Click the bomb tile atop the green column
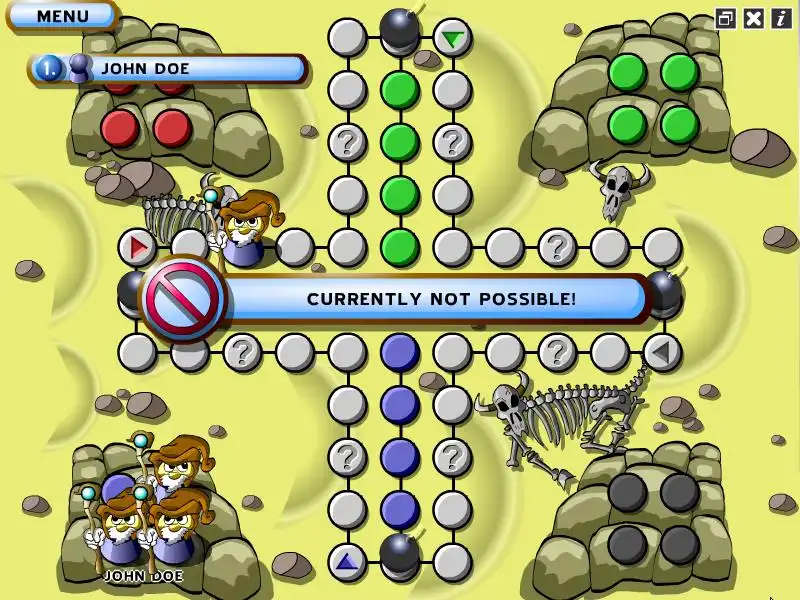Viewport: 800px width, 600px height. click(400, 30)
